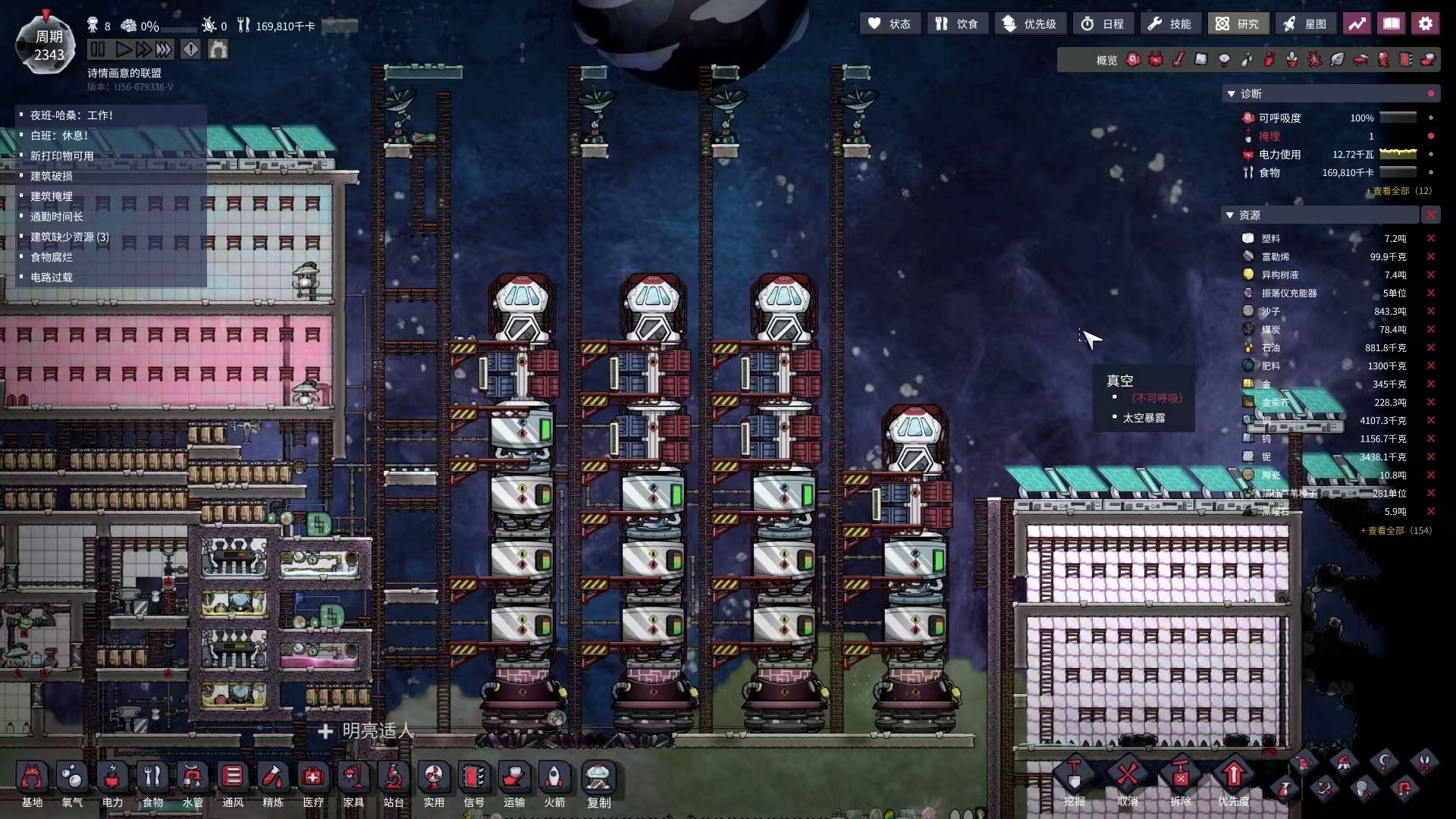
Task: Open the 水管 plumbing build category
Action: click(x=193, y=784)
